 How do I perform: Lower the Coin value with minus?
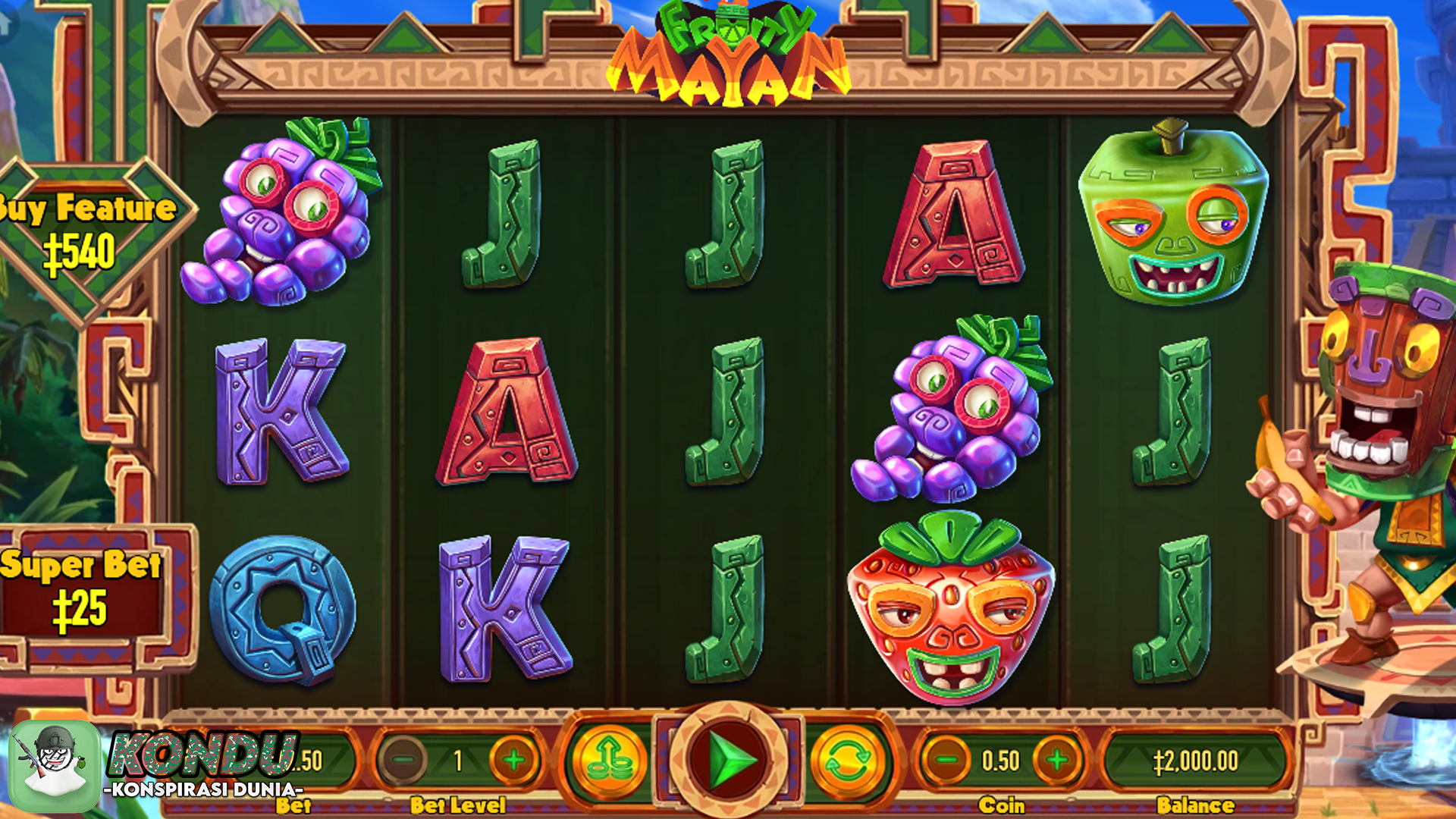pyautogui.click(x=946, y=760)
